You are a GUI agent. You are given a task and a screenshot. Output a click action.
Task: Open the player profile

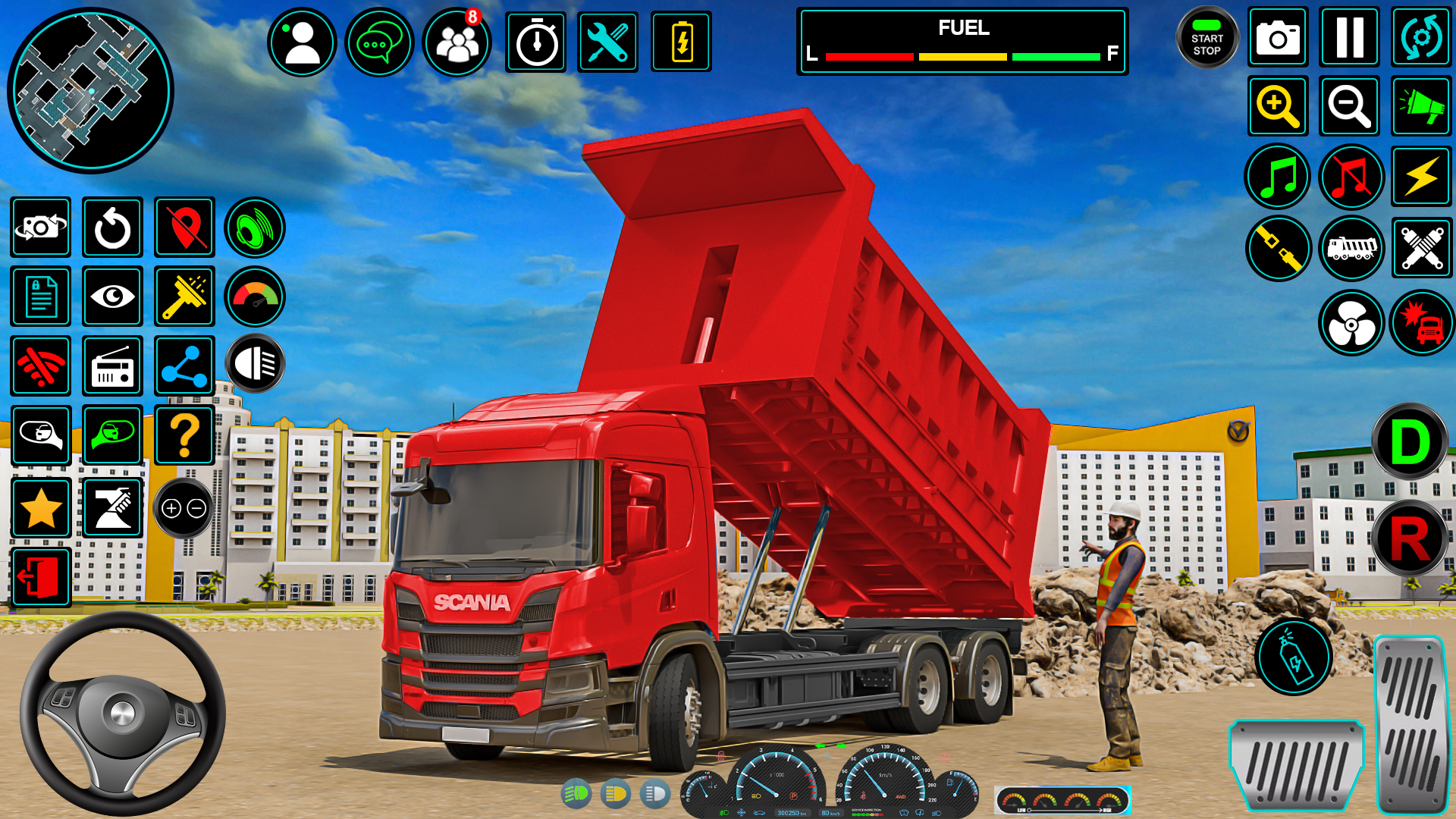point(302,42)
